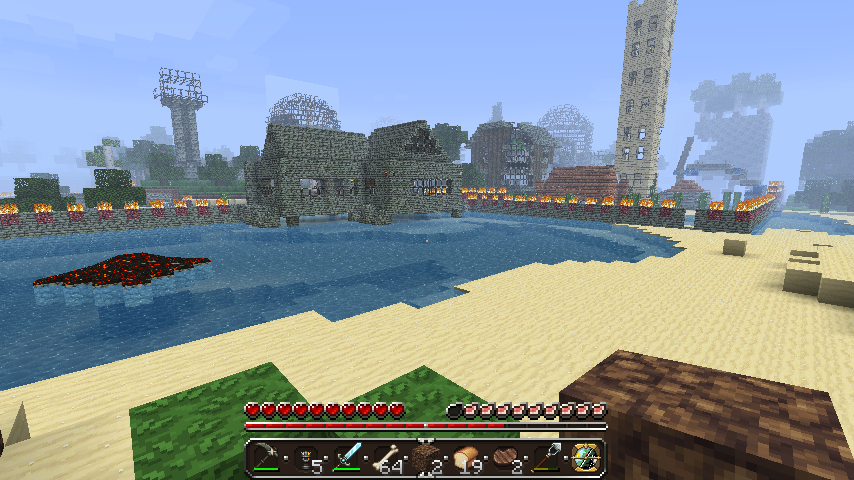Equip the diamond sword
The image size is (854, 480).
[x=347, y=458]
